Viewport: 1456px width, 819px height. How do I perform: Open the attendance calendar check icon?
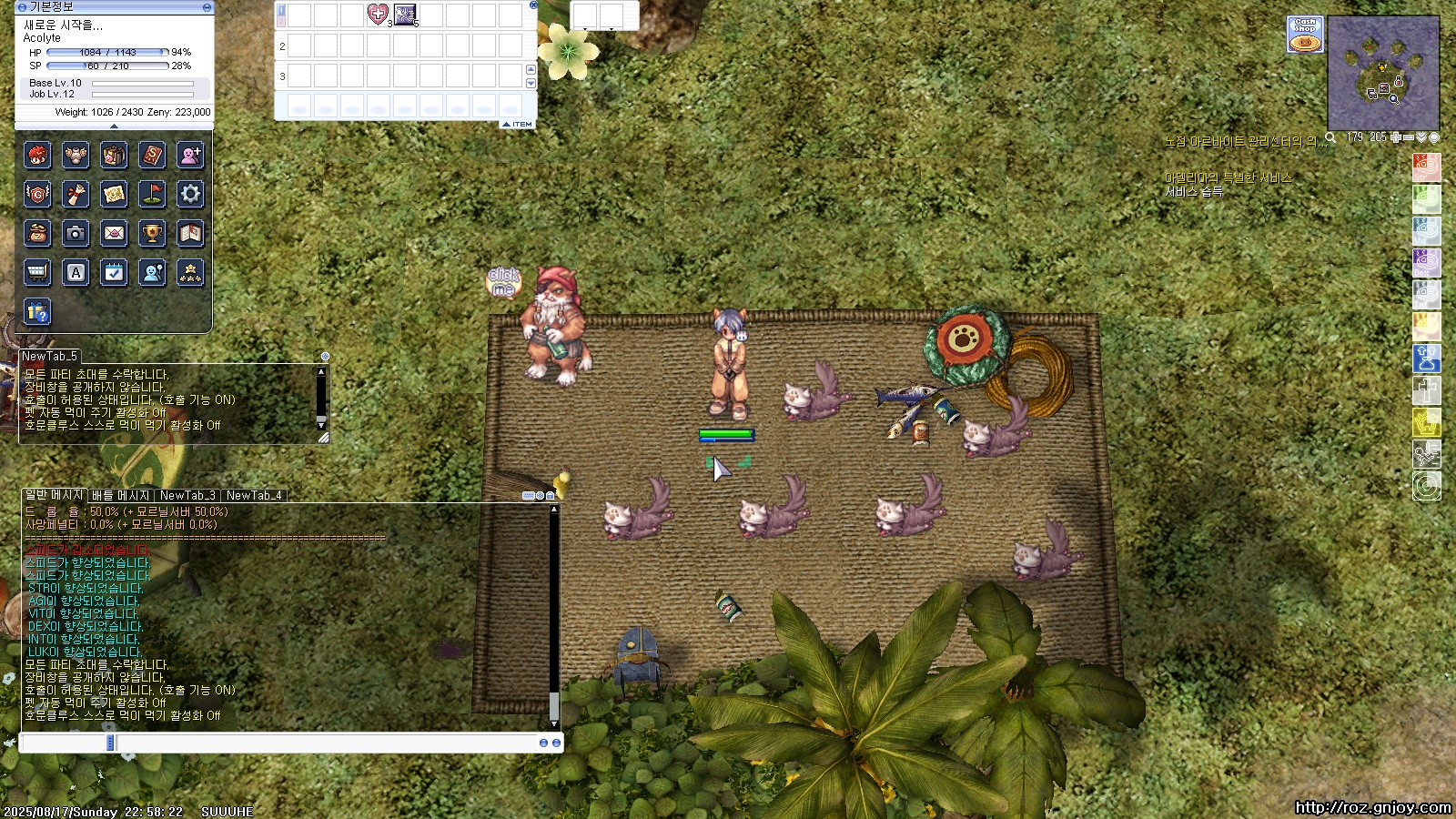tap(114, 272)
